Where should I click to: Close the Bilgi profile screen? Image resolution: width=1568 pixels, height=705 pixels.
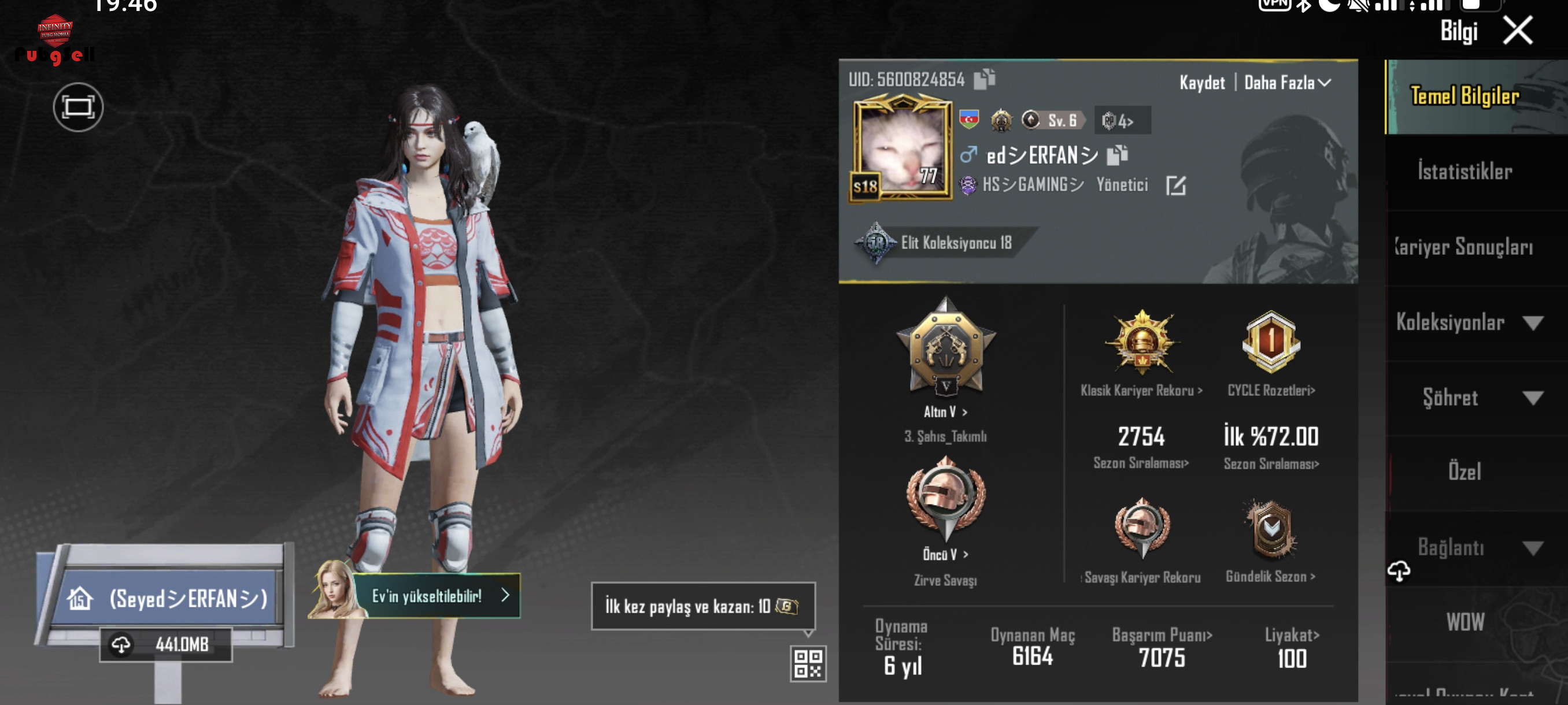(x=1517, y=31)
